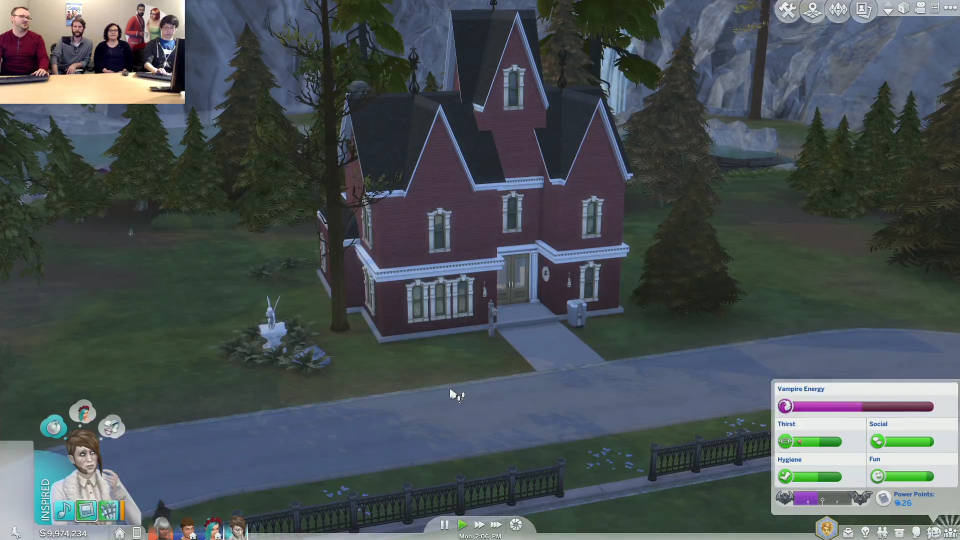Open the vampire powers panel button
Image resolution: width=960 pixels, height=540 pixels.
point(883,498)
